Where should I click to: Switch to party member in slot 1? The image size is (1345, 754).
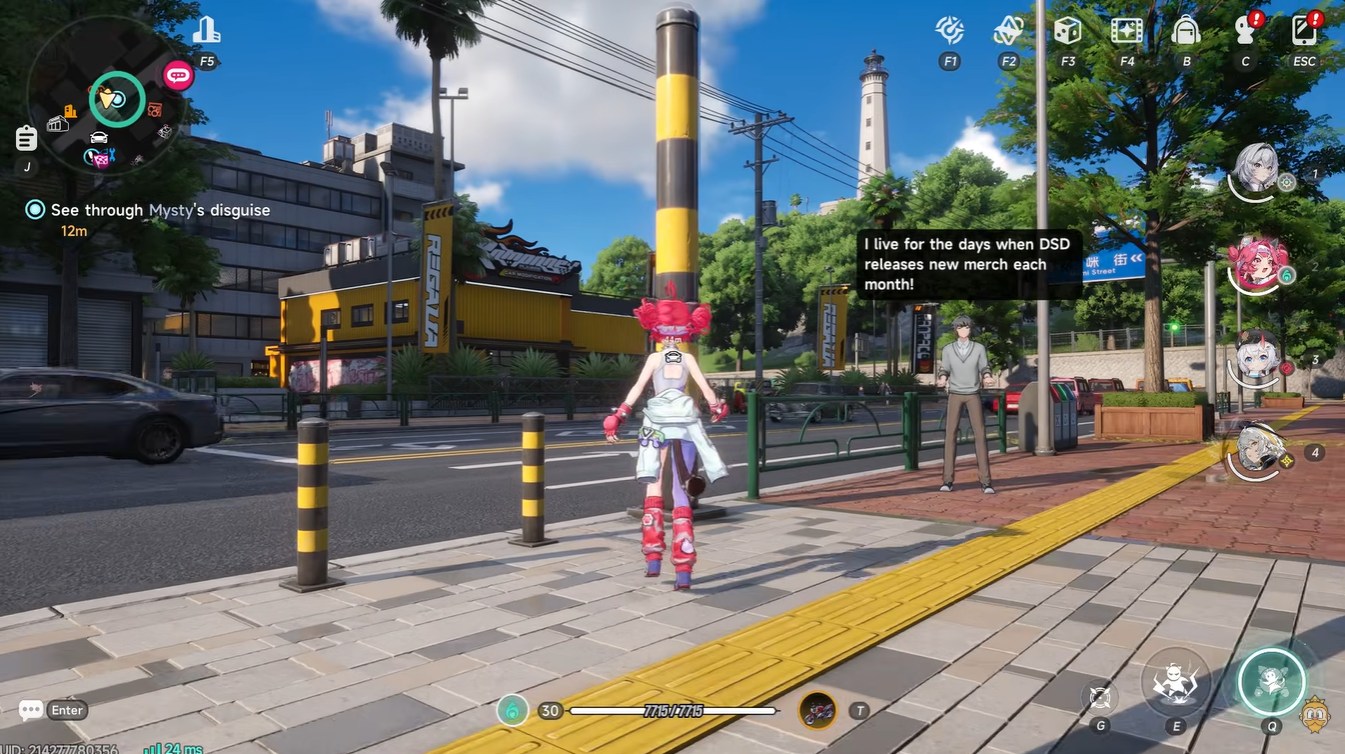[x=1258, y=172]
